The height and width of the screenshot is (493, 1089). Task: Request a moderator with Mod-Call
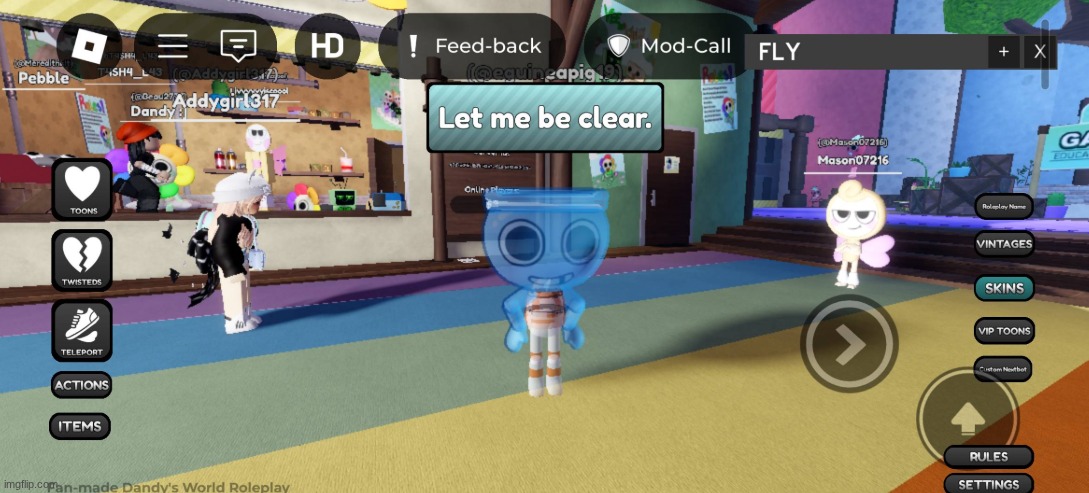670,46
